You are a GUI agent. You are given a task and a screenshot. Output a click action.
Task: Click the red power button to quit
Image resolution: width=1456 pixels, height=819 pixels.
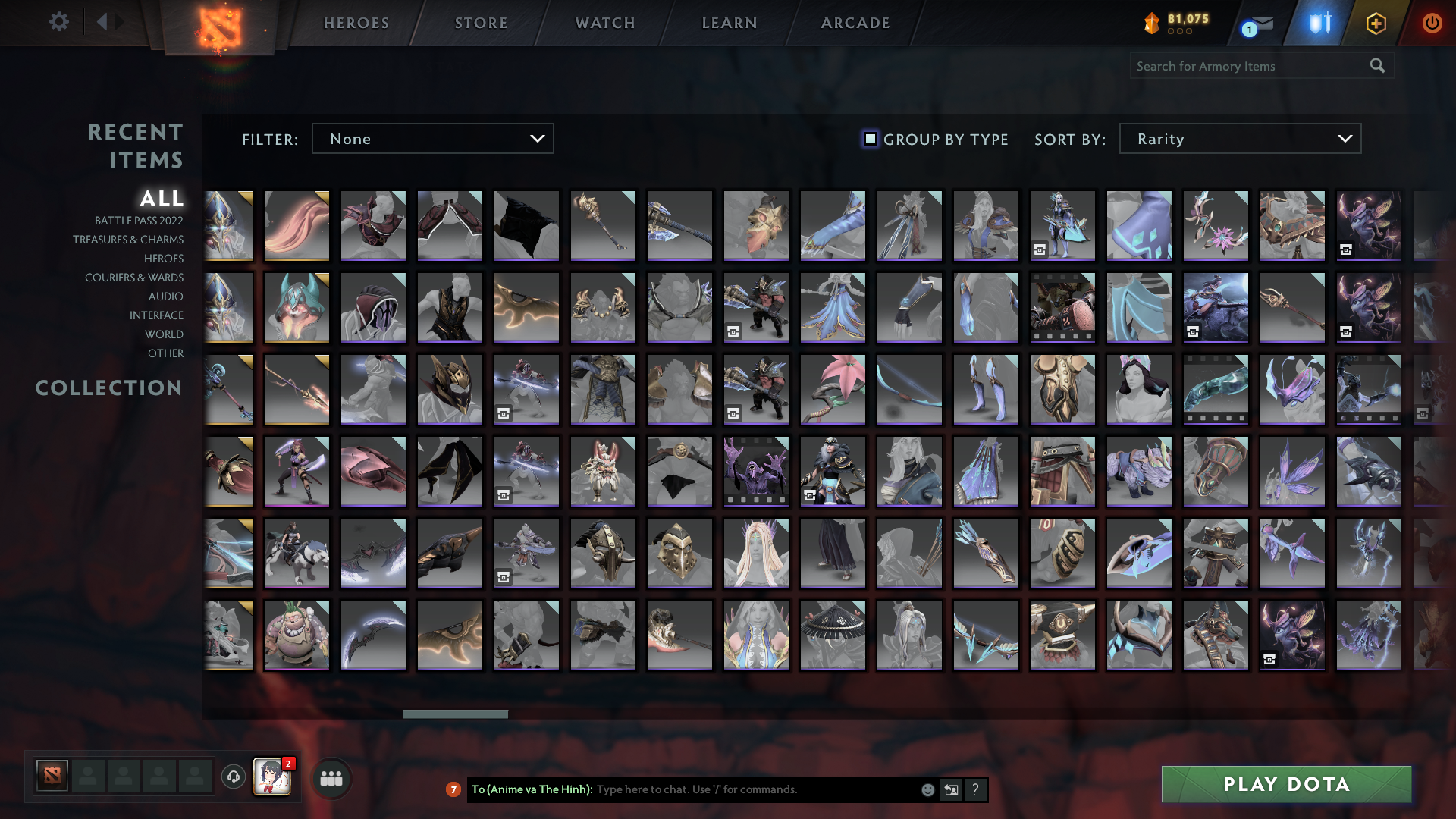pos(1432,23)
